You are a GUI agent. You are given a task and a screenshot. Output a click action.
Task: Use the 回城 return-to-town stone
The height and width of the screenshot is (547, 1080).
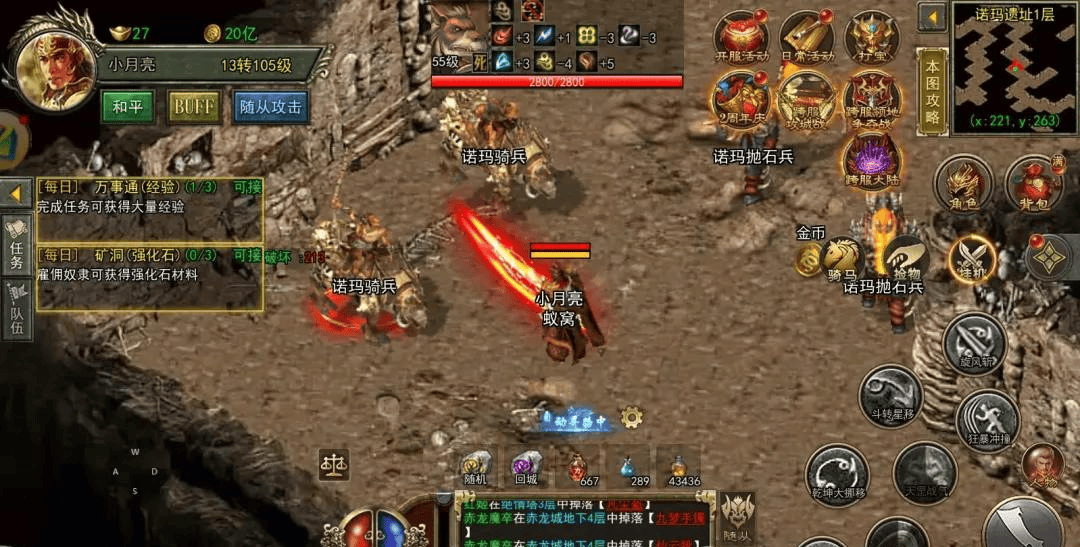[x=526, y=466]
